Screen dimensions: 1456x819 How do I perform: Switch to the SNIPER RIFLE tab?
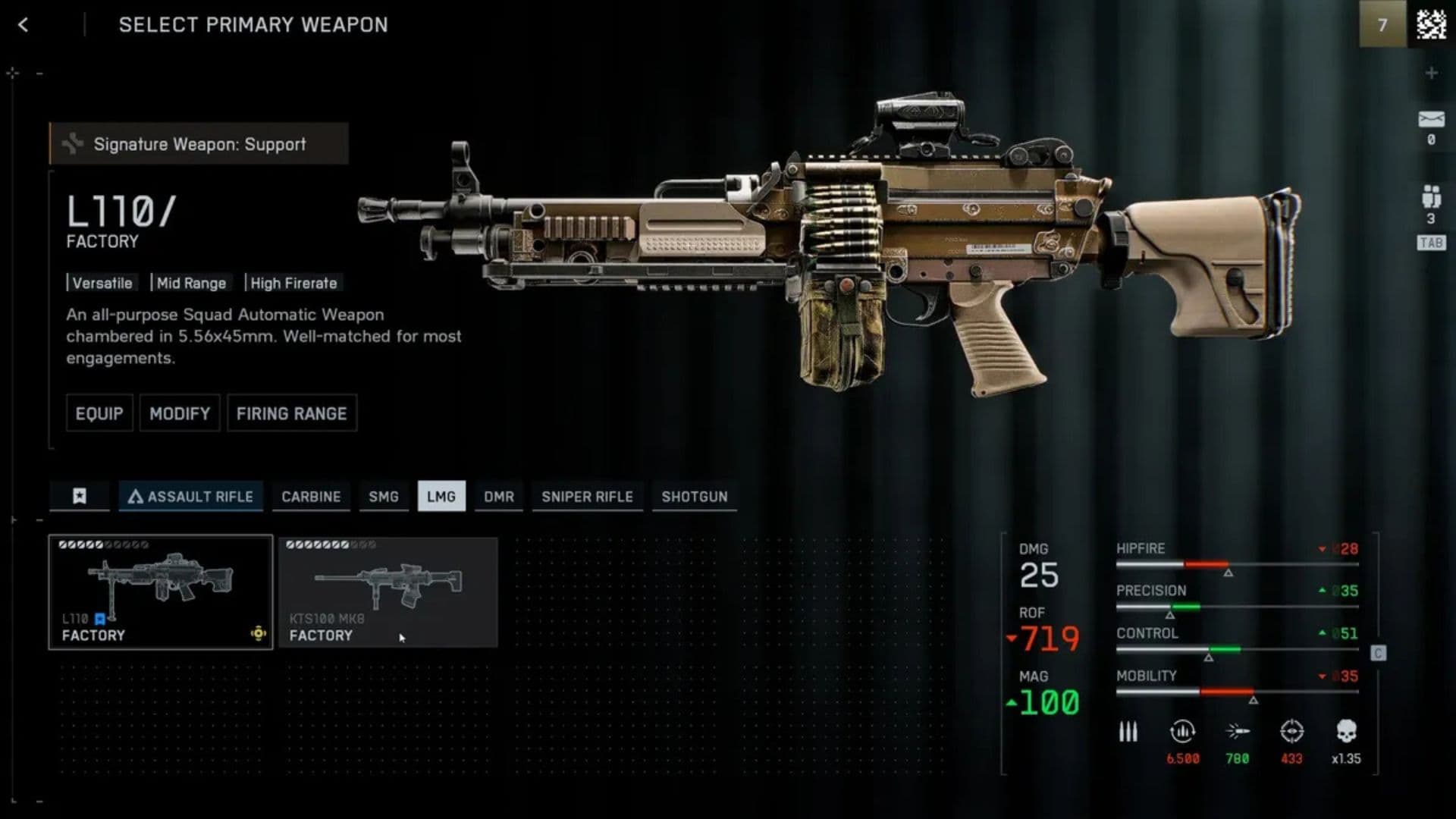(x=587, y=497)
